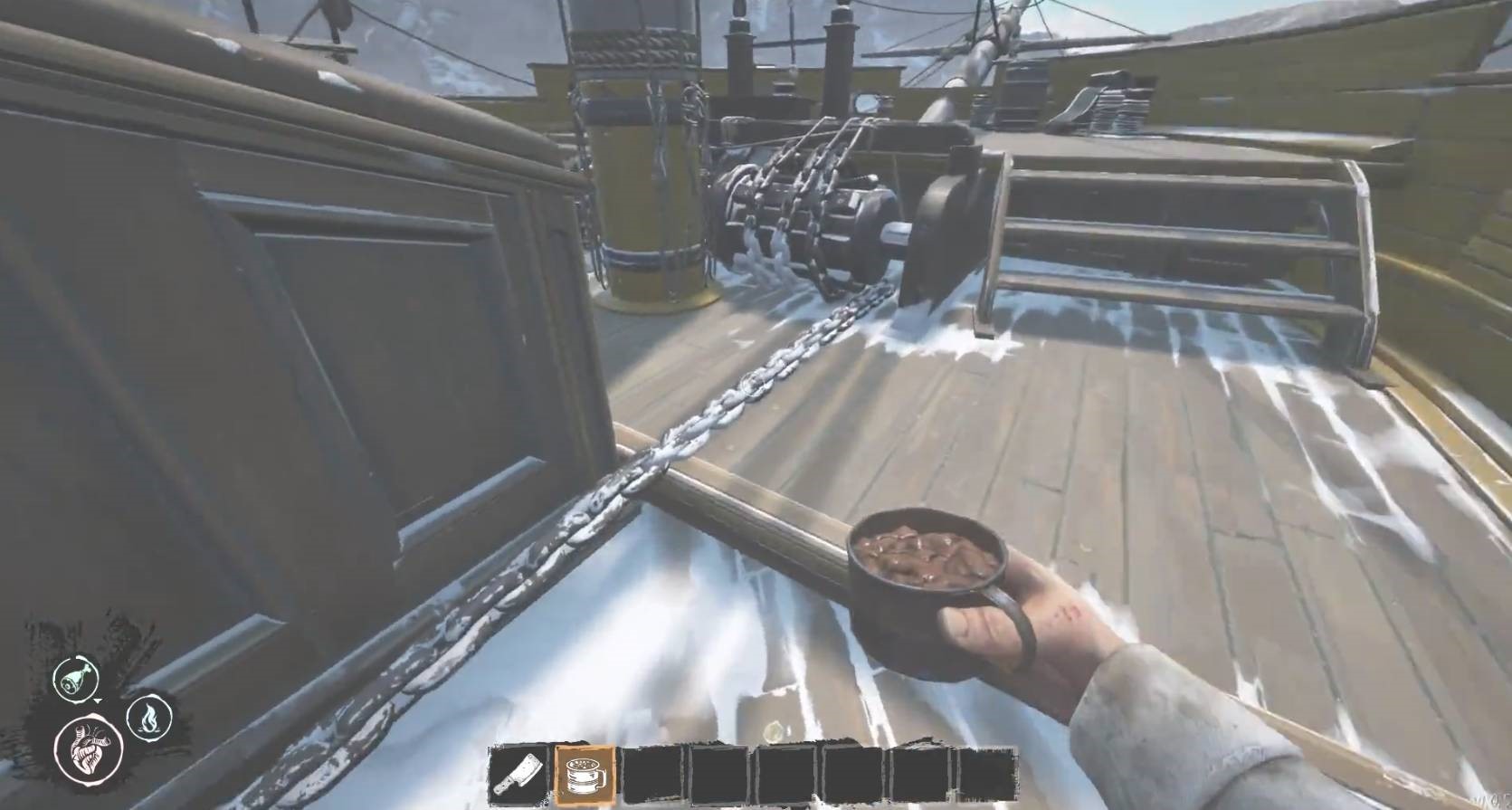This screenshot has height=810, width=1512.
Task: Click the meat drumstick hunger icon
Action: pyautogui.click(x=71, y=678)
